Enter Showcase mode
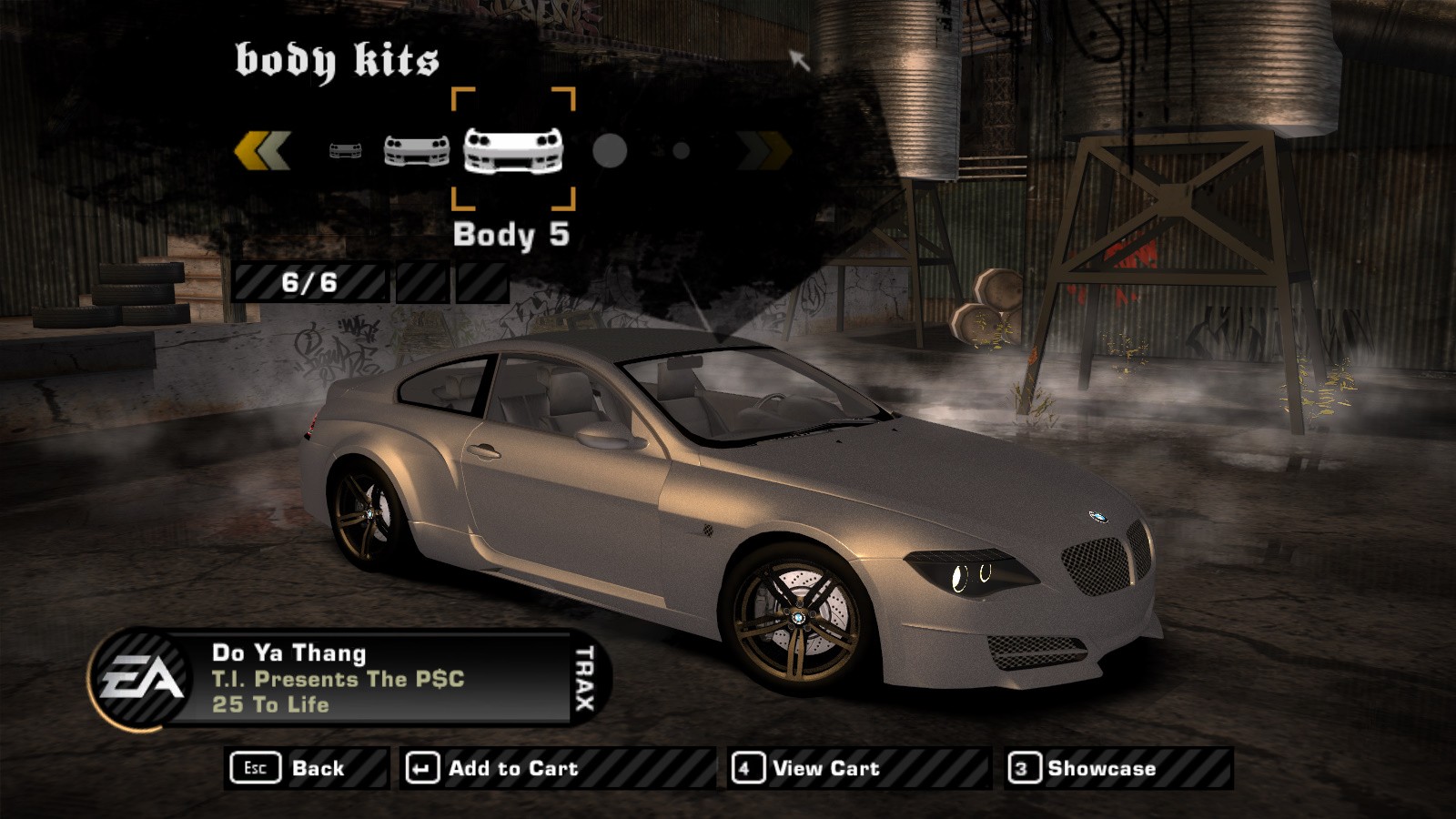This screenshot has width=1456, height=819. click(x=1118, y=768)
